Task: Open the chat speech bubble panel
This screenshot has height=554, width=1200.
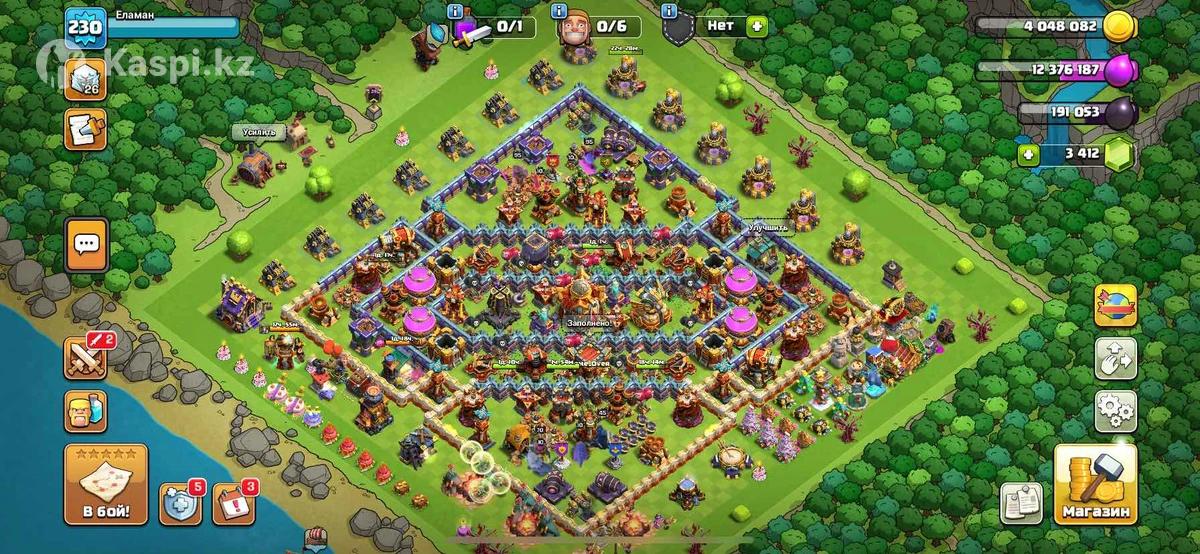Action: click(86, 244)
